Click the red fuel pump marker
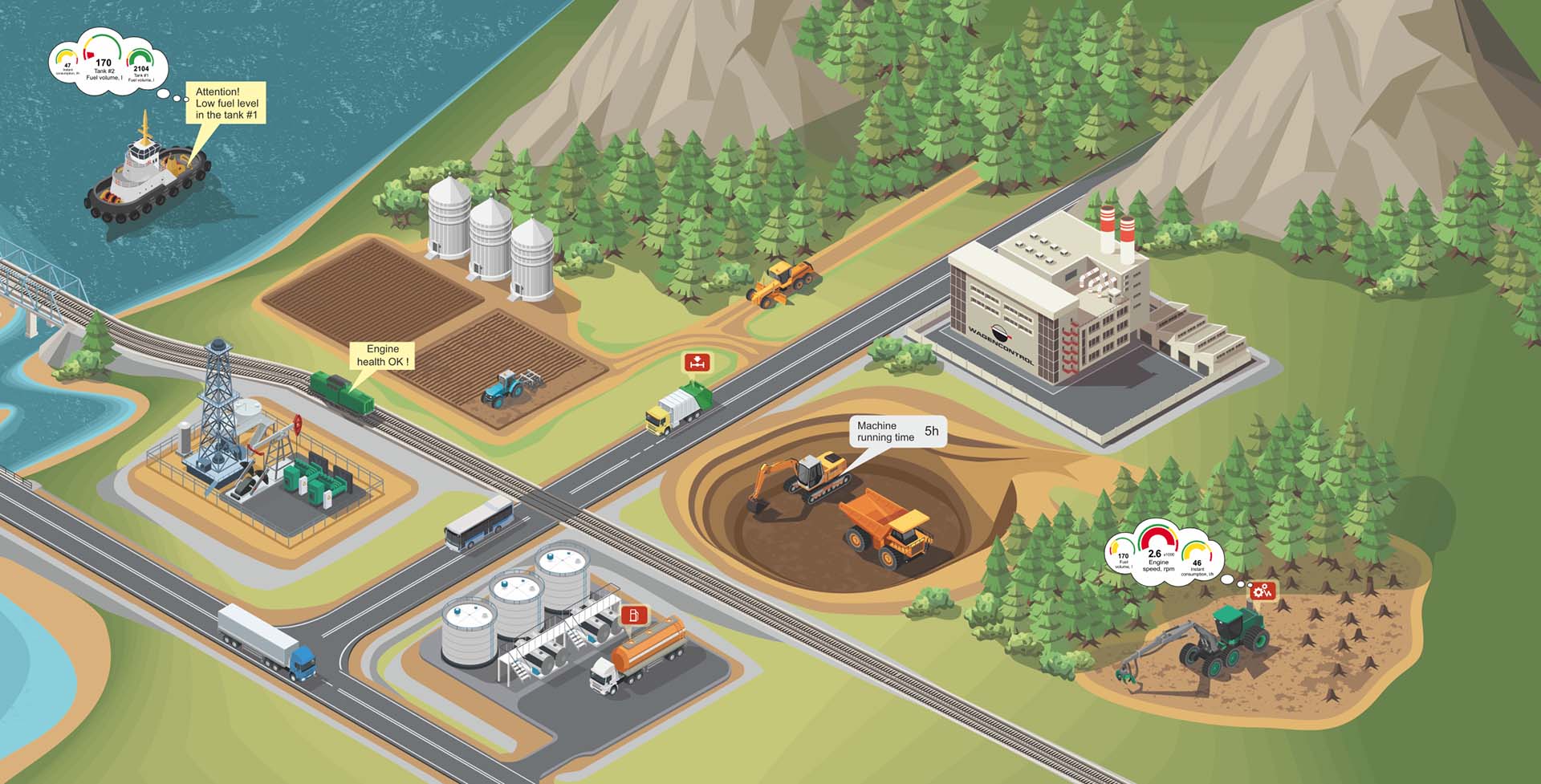1541x784 pixels. [634, 615]
